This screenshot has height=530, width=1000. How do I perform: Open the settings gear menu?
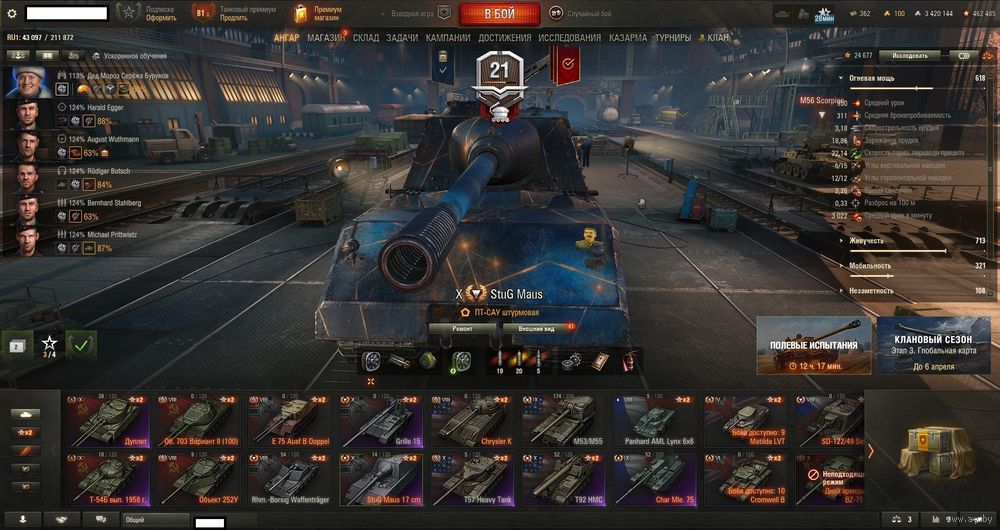coord(12,14)
